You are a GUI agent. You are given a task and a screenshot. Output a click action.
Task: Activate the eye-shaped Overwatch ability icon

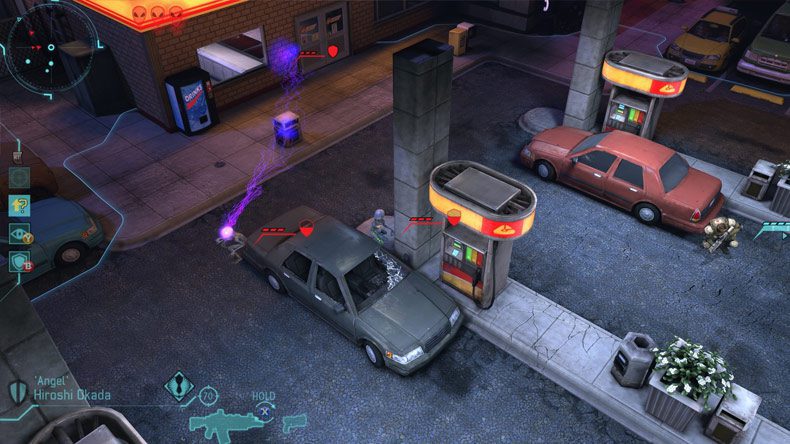point(19,233)
